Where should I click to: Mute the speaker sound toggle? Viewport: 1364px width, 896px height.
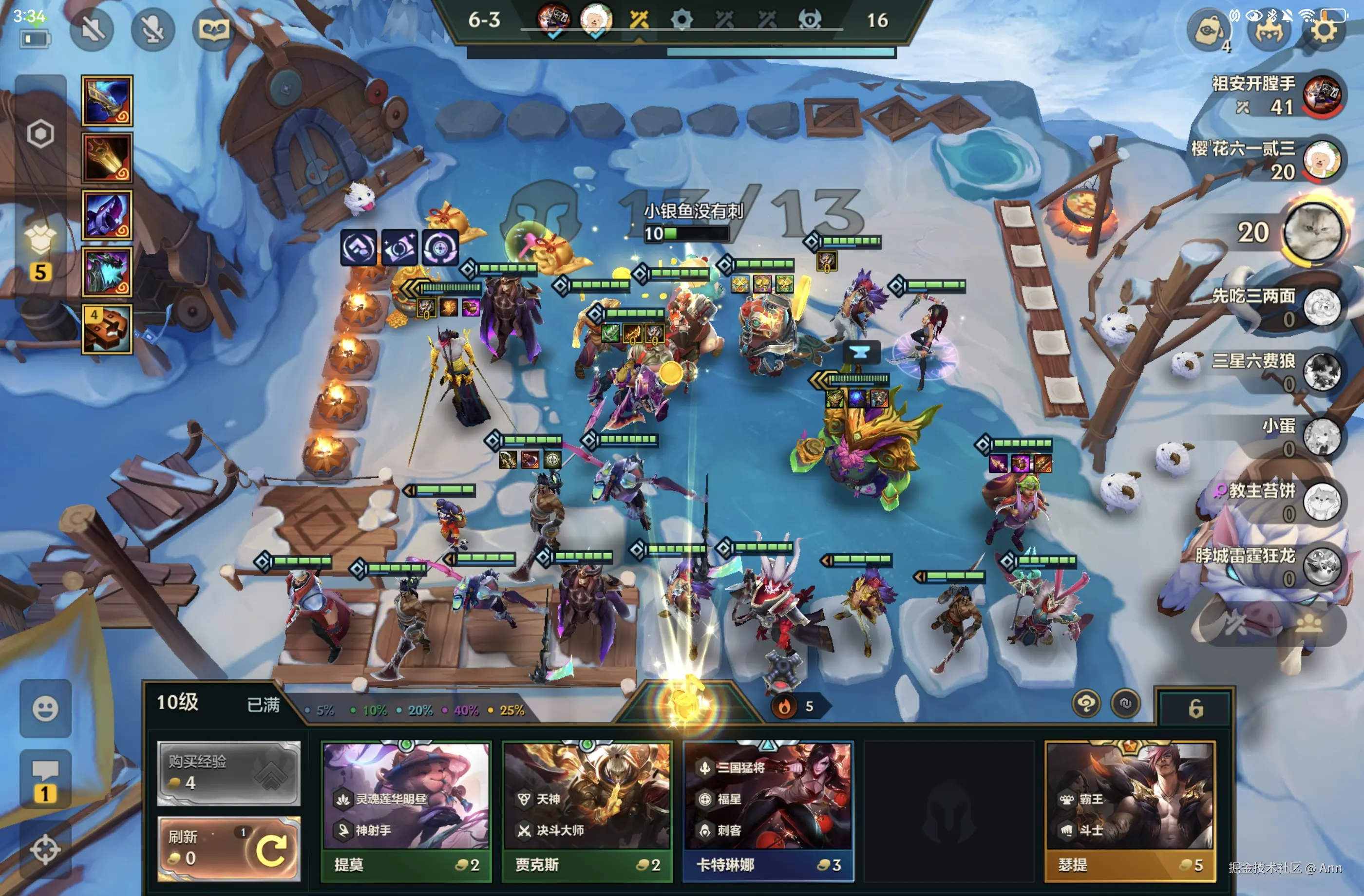[x=92, y=29]
